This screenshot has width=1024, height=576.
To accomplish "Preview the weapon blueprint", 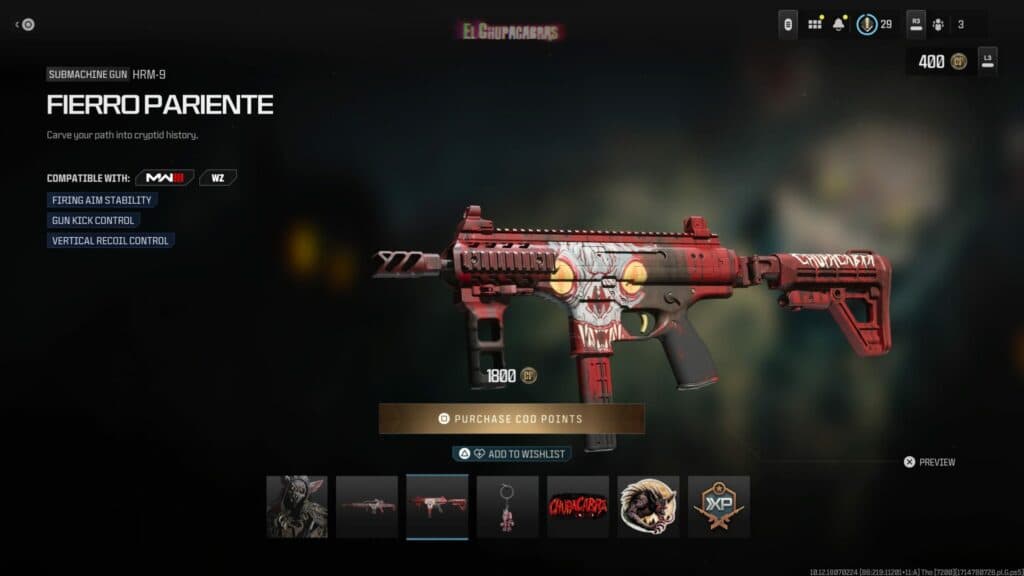I will (x=929, y=462).
